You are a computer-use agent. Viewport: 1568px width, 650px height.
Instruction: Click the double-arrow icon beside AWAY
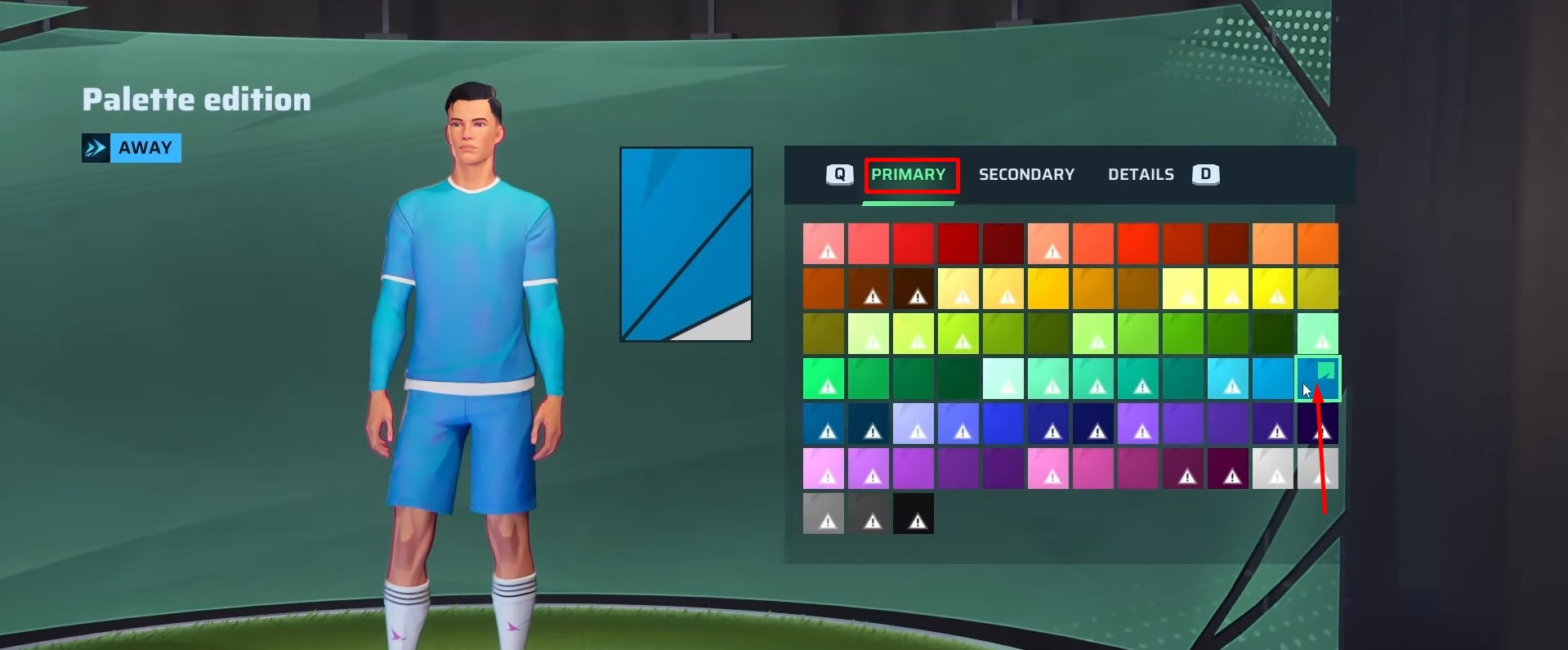95,147
